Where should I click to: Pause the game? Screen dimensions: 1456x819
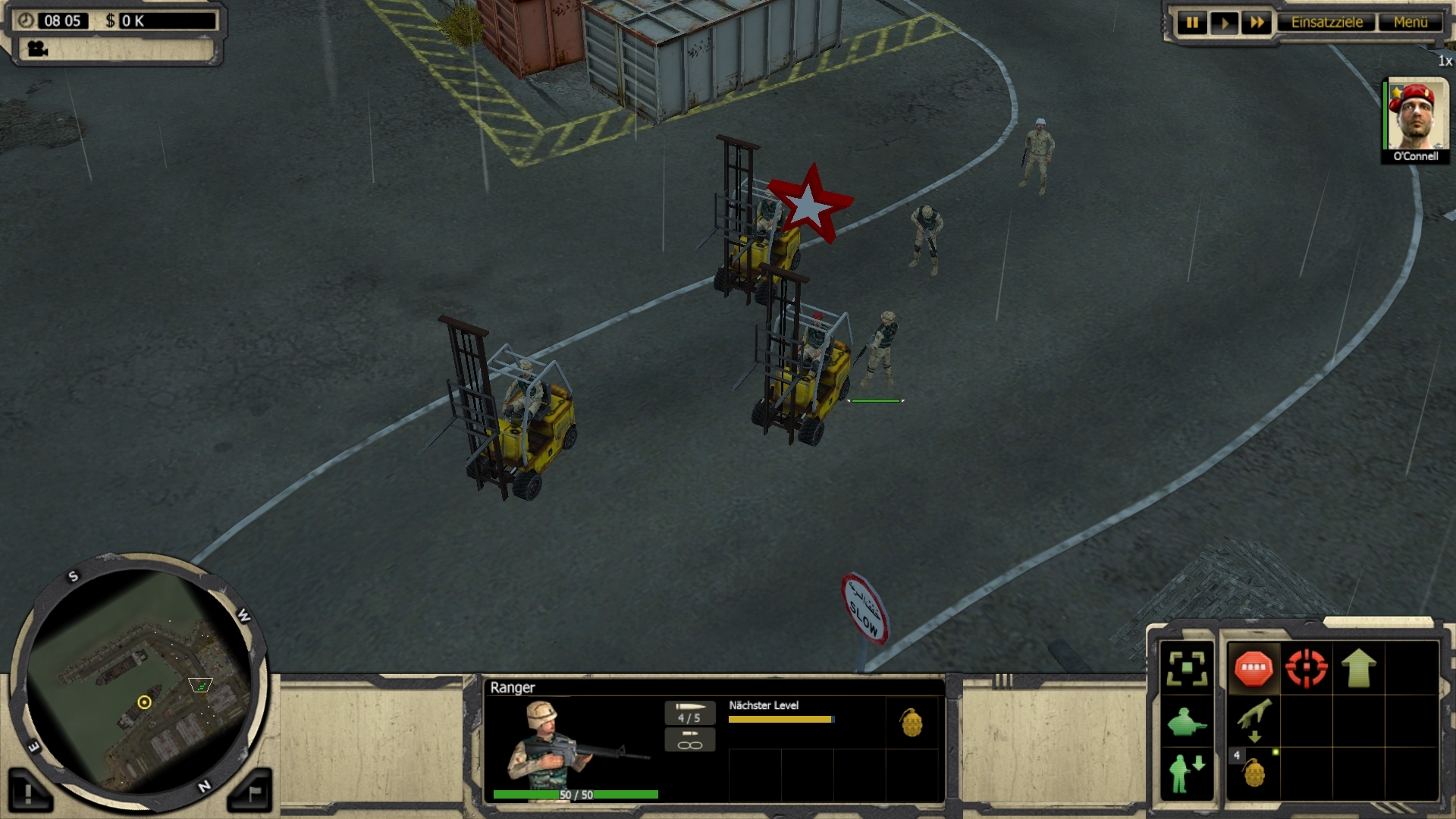[1192, 23]
